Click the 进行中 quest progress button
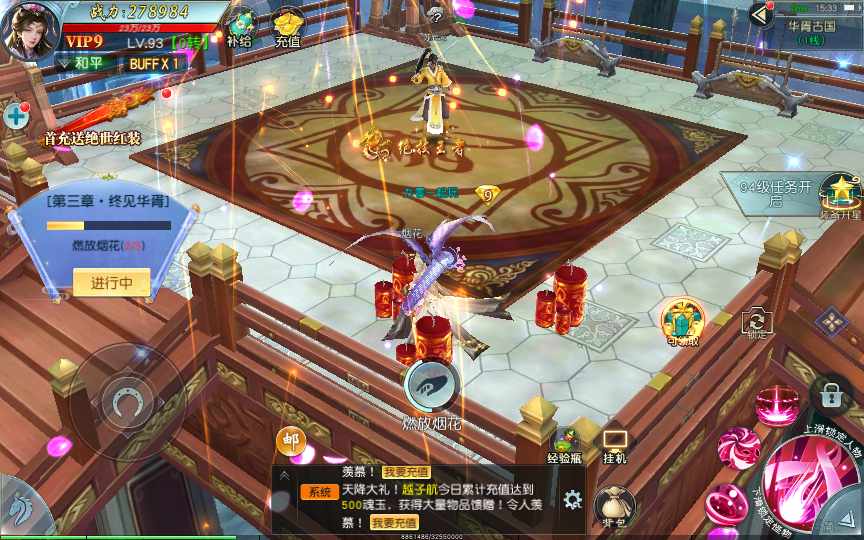 112,283
